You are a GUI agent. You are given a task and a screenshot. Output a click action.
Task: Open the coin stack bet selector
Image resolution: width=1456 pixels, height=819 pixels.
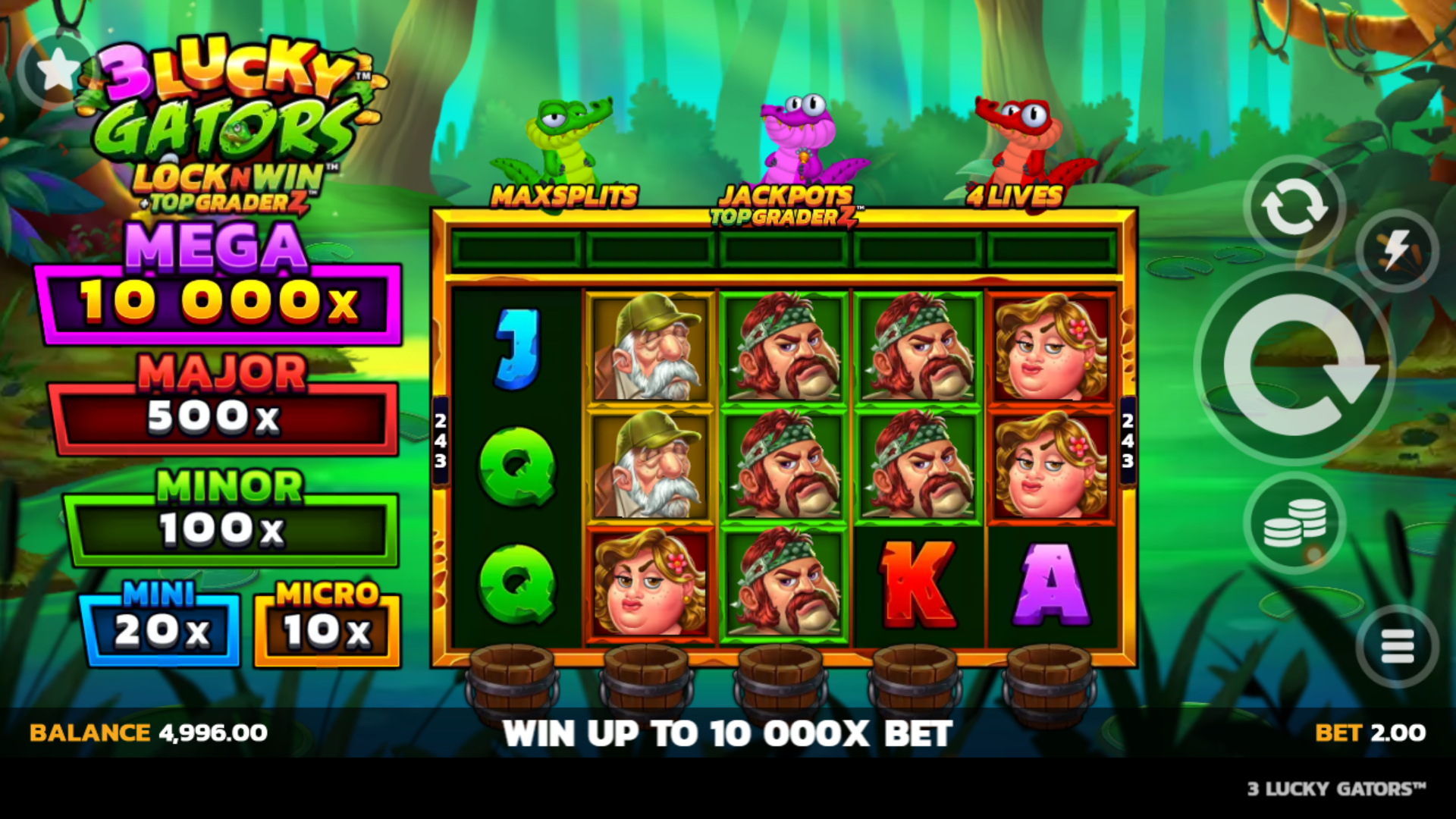coord(1294,522)
